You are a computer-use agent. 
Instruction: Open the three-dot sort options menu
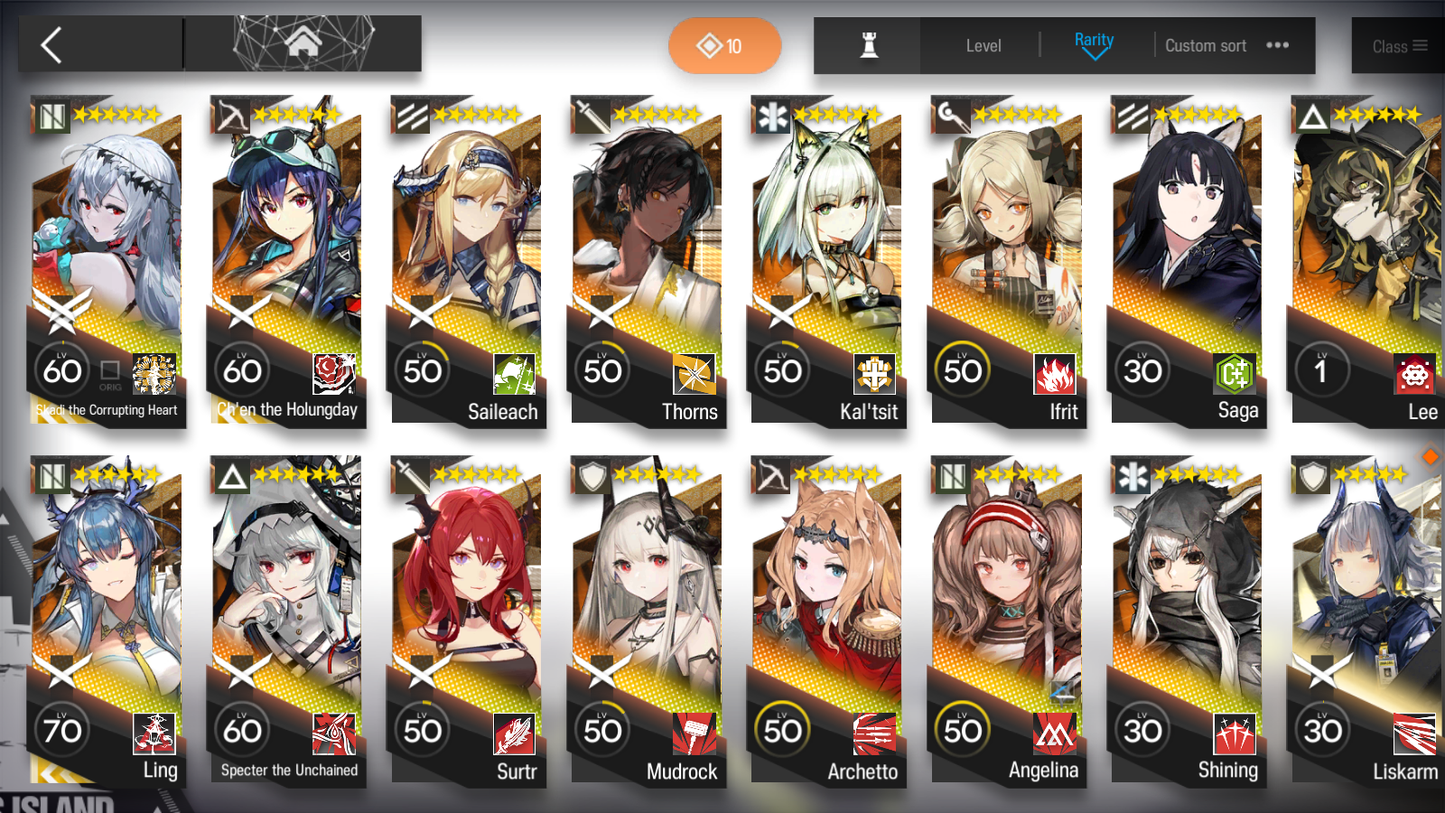point(1277,45)
